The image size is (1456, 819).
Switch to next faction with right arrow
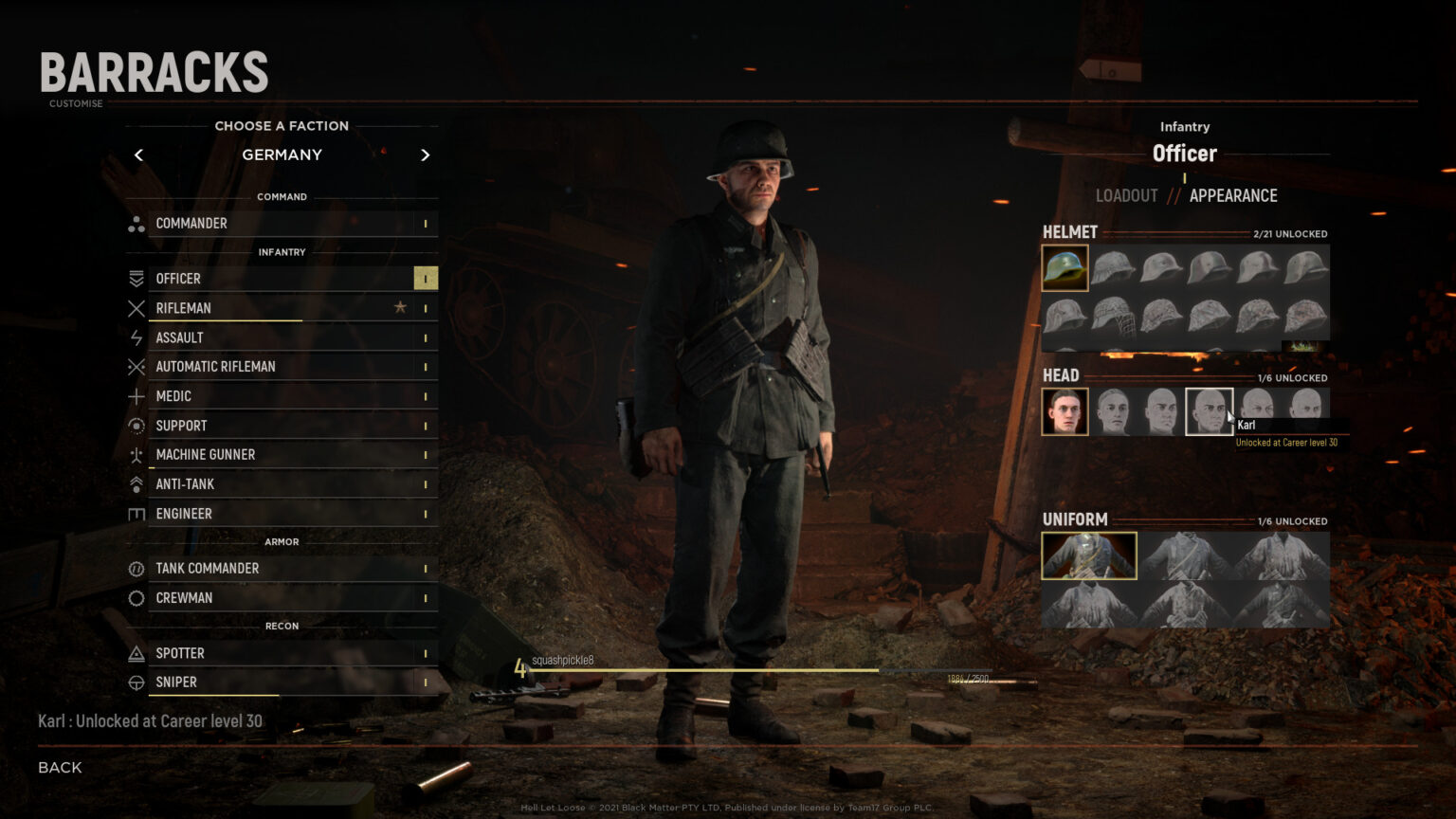(x=425, y=155)
